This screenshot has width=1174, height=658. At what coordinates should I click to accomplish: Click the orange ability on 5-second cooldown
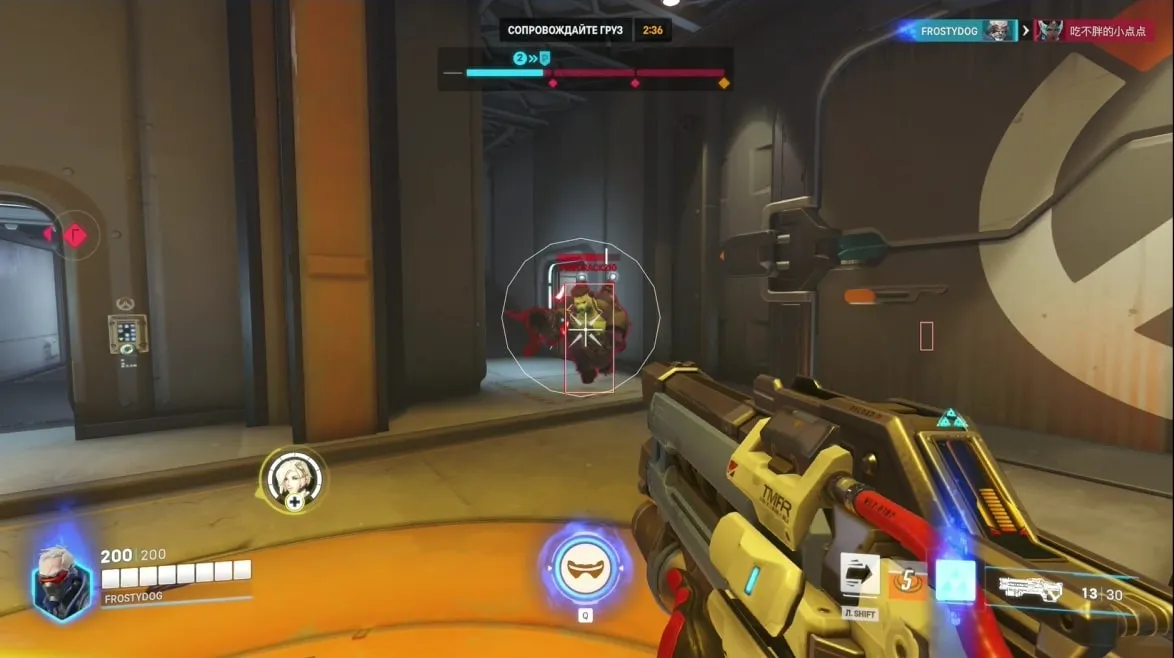click(908, 580)
